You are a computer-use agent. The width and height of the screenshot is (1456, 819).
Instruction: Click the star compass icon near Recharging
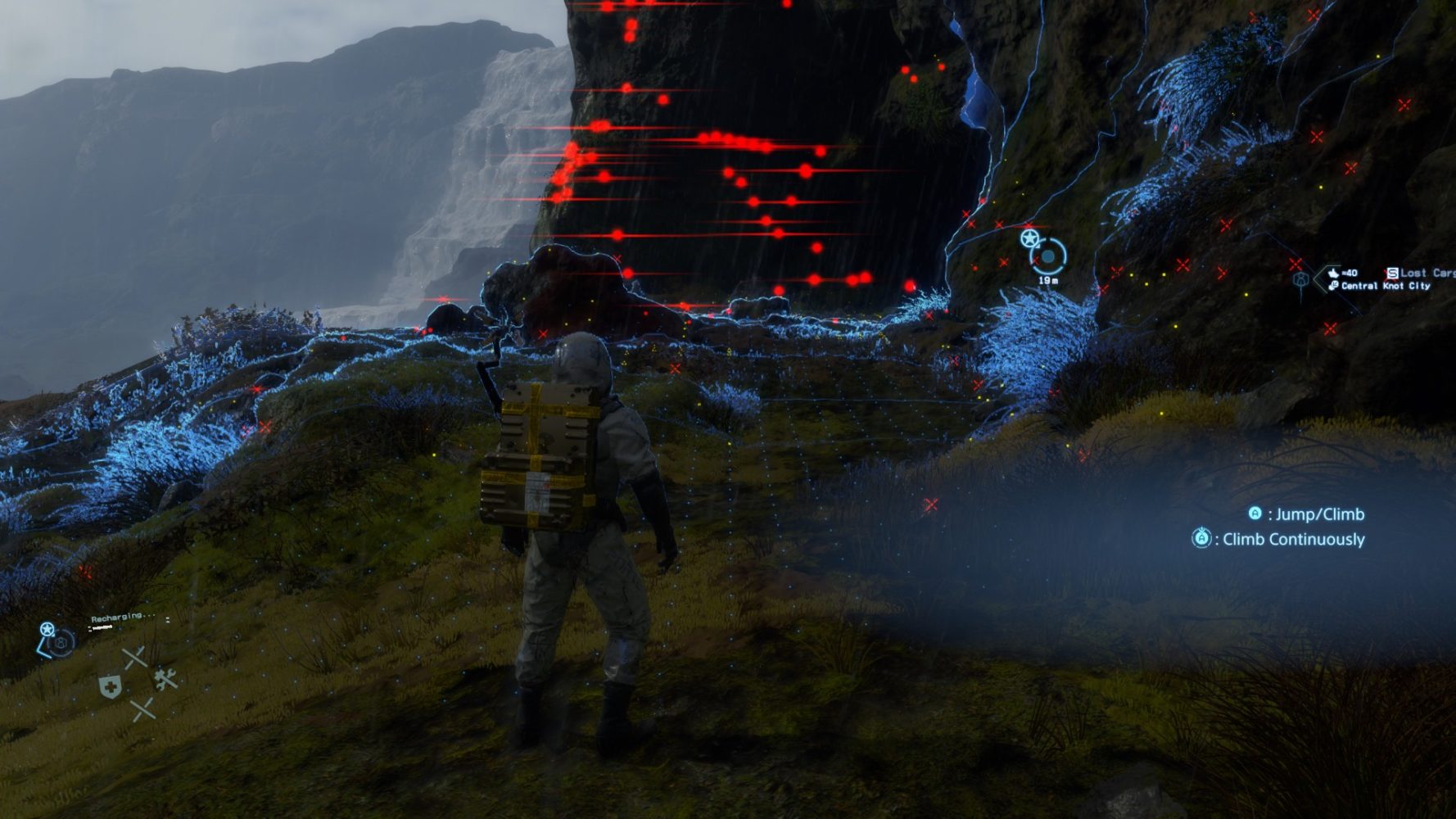click(x=47, y=630)
